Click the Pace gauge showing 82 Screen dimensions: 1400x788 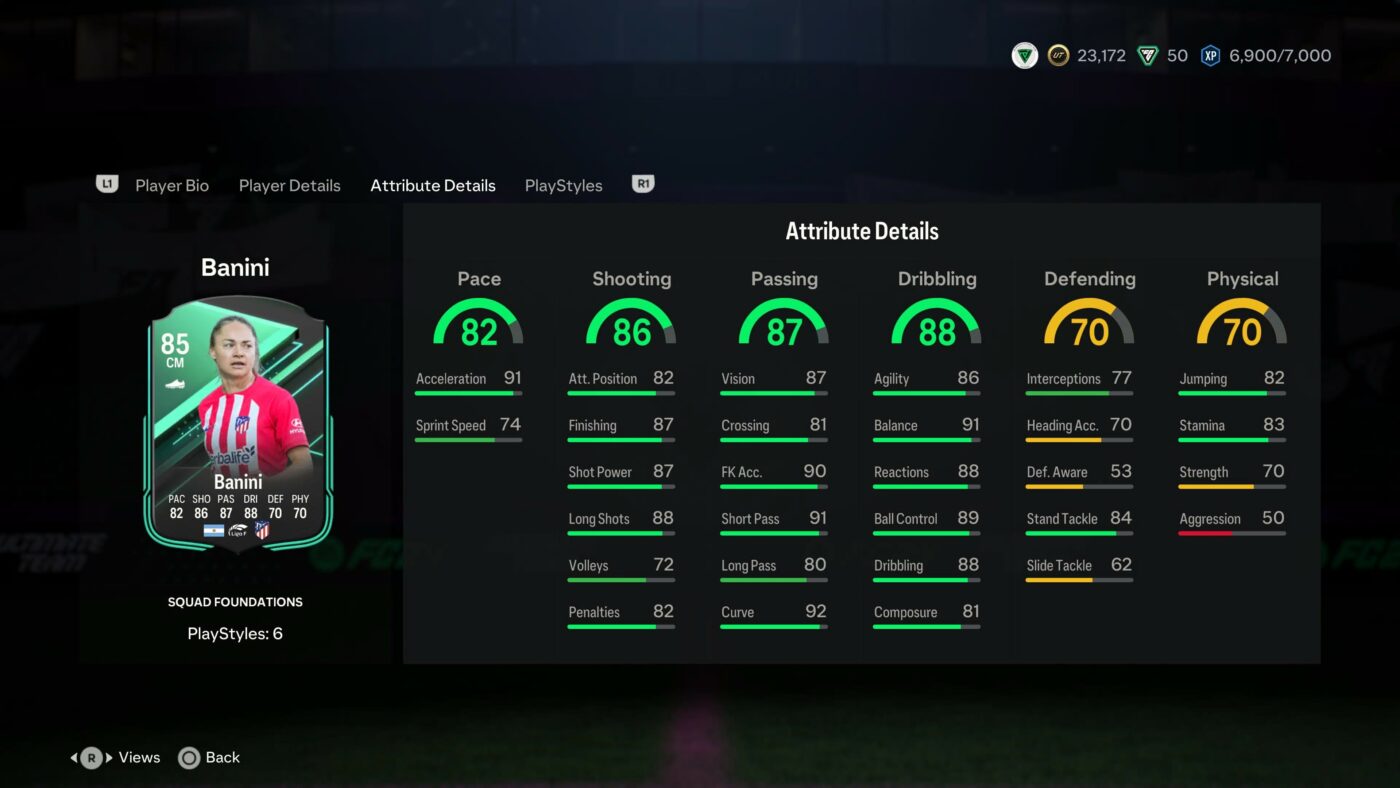coord(479,322)
